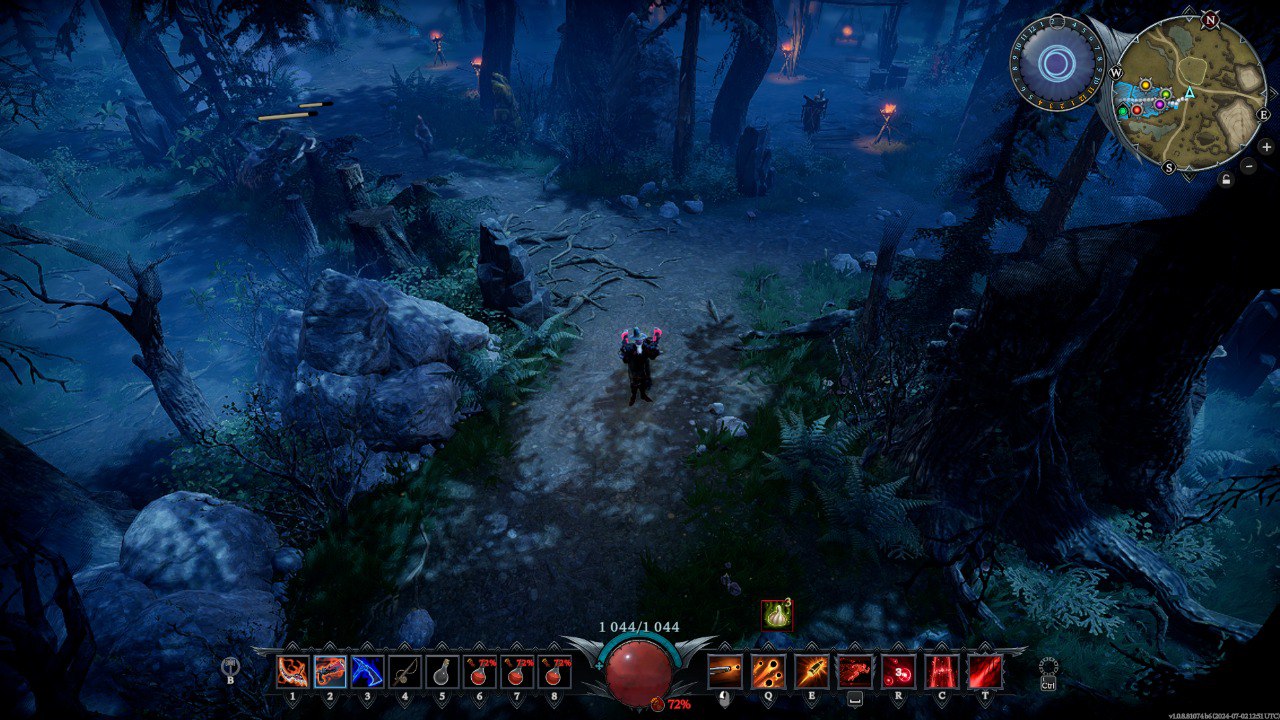The image size is (1280, 720).
Task: Activate the R red orbs spell
Action: (898, 671)
